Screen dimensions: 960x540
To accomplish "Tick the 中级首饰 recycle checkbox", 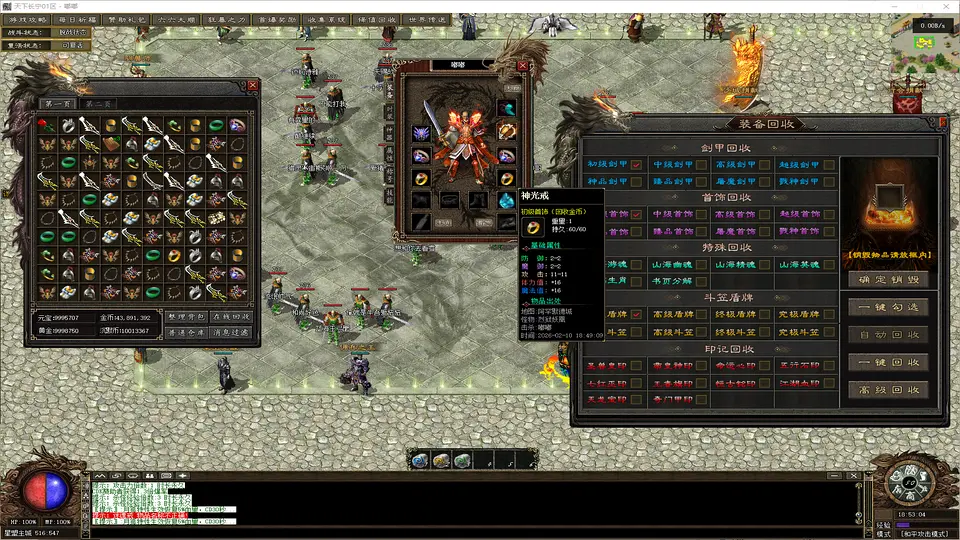I will (701, 214).
